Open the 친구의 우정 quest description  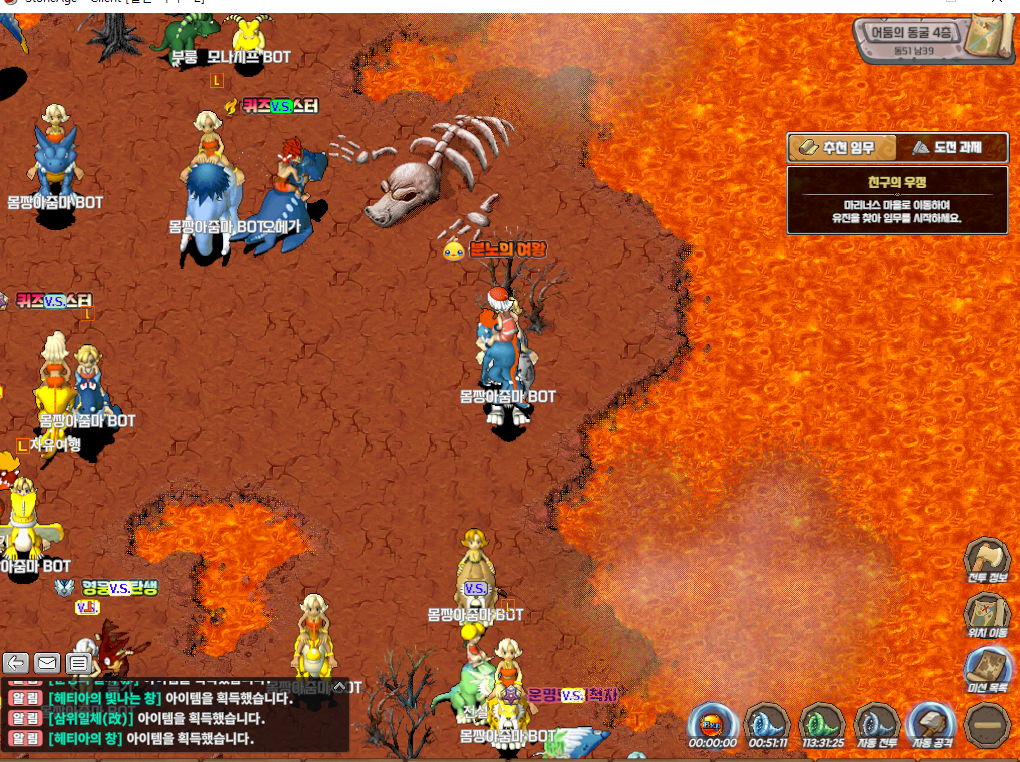[x=897, y=200]
